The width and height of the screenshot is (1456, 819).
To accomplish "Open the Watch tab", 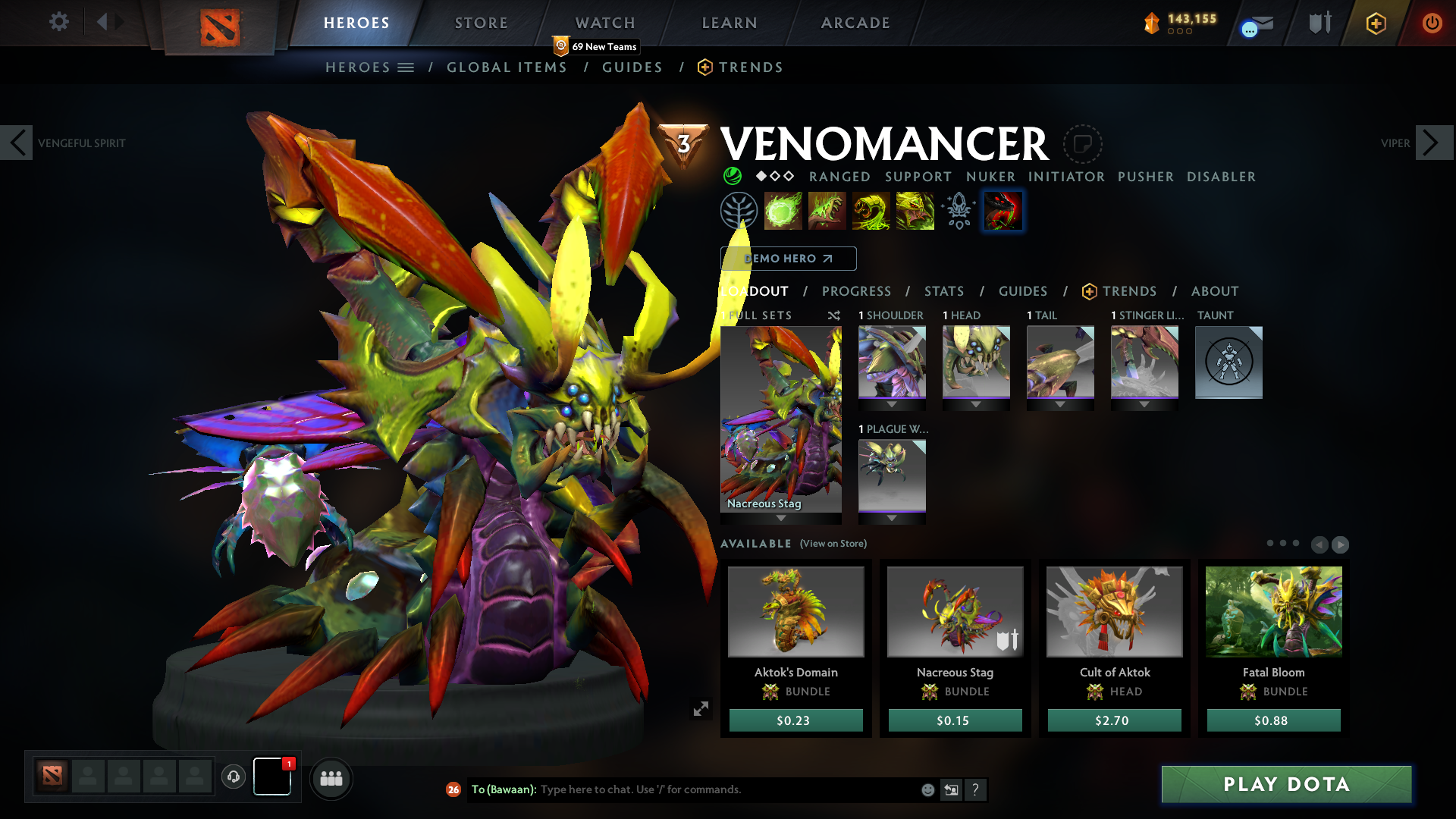I will (605, 23).
